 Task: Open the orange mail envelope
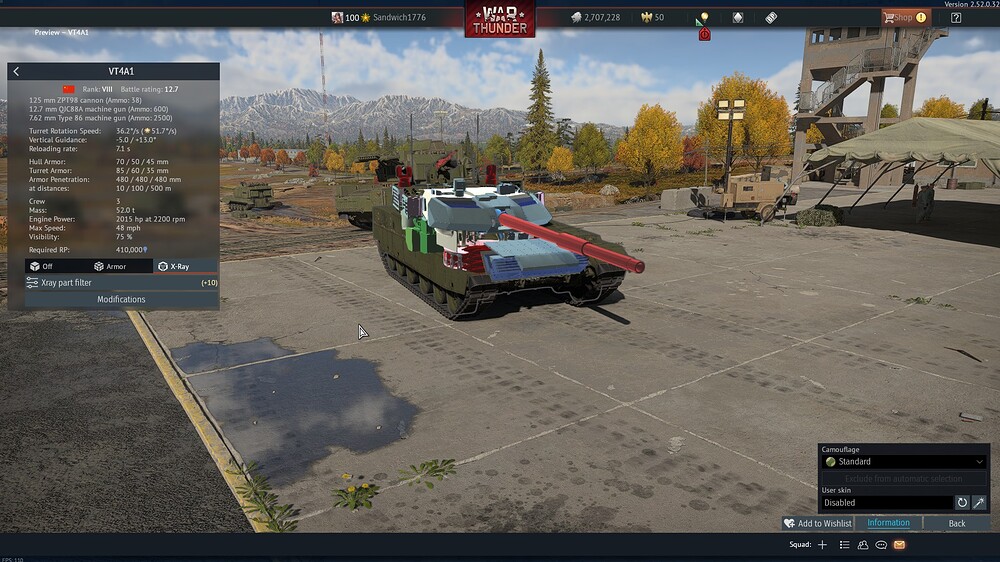899,545
